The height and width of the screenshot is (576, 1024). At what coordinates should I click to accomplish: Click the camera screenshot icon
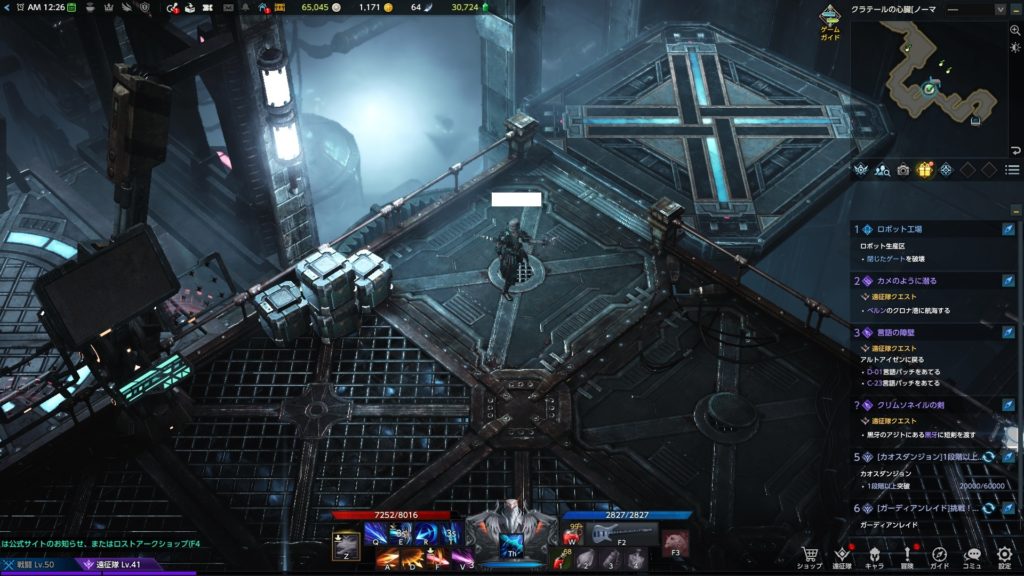[903, 170]
